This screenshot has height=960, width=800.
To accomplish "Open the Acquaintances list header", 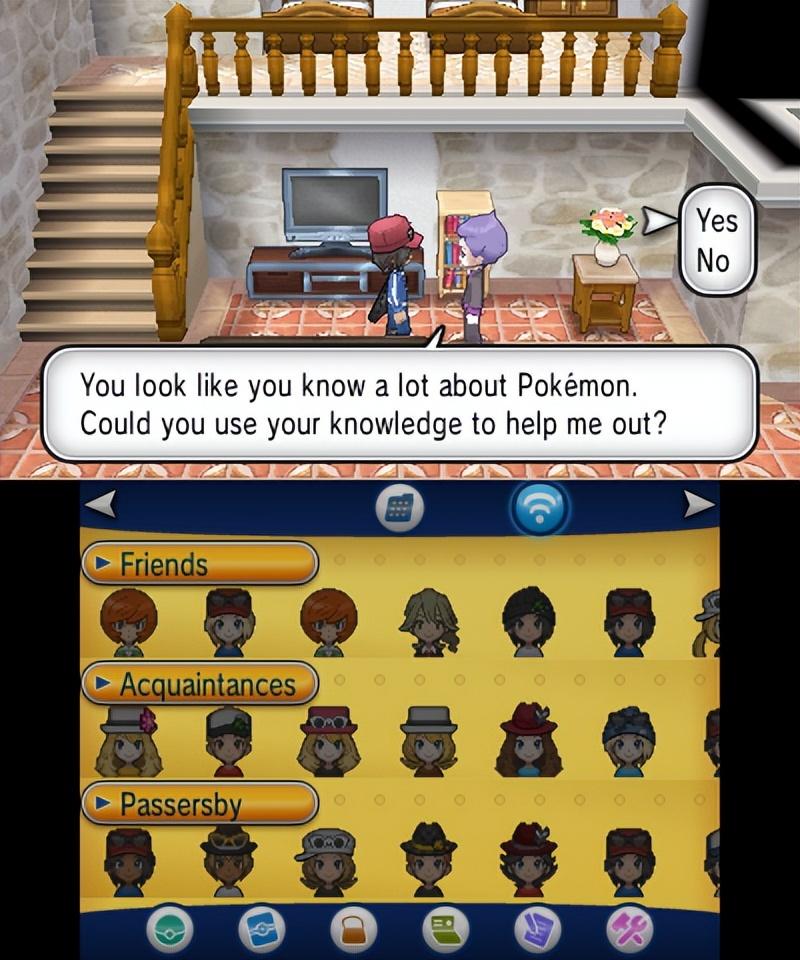I will (199, 685).
